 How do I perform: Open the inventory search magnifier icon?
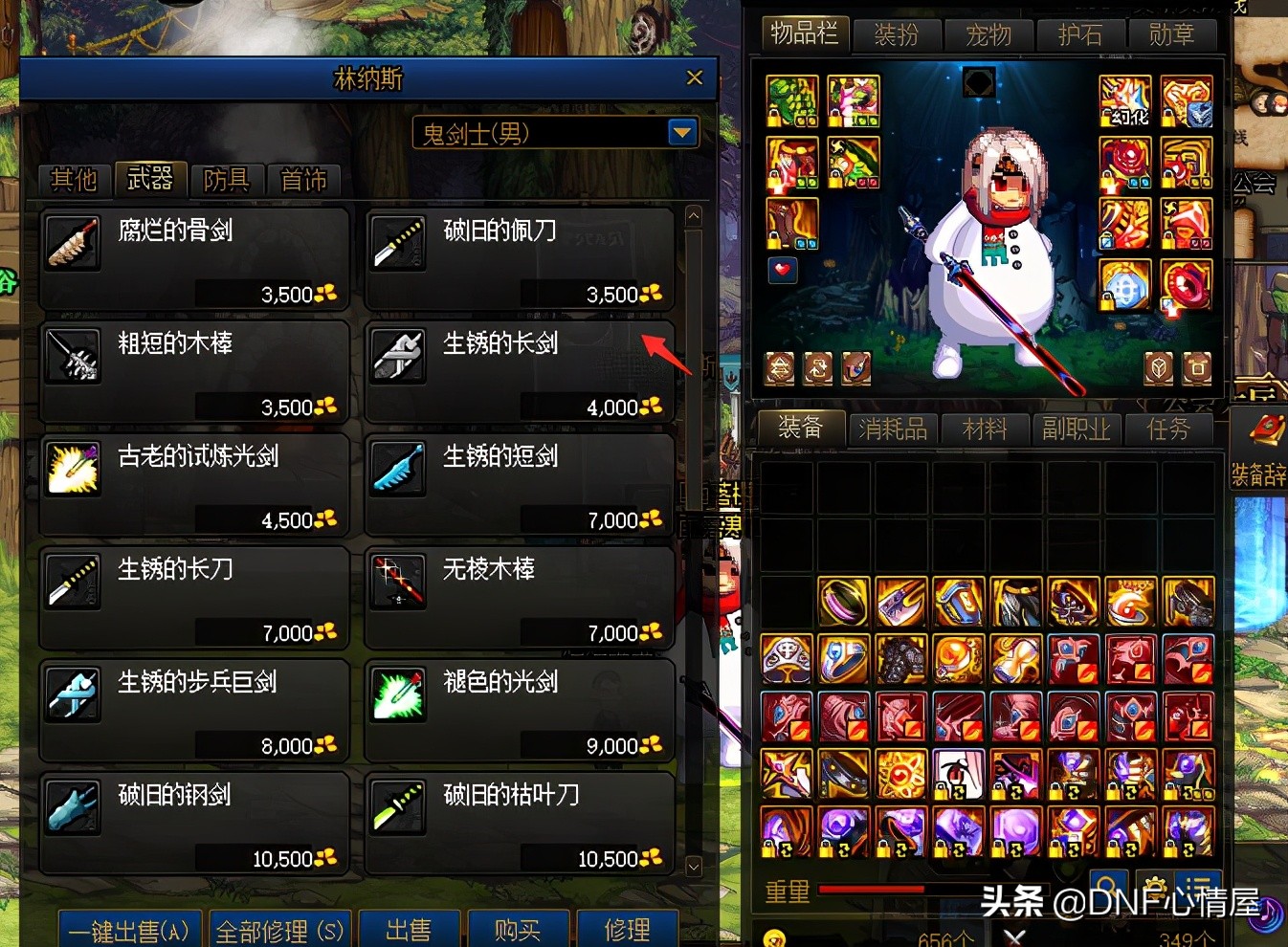(x=1108, y=888)
